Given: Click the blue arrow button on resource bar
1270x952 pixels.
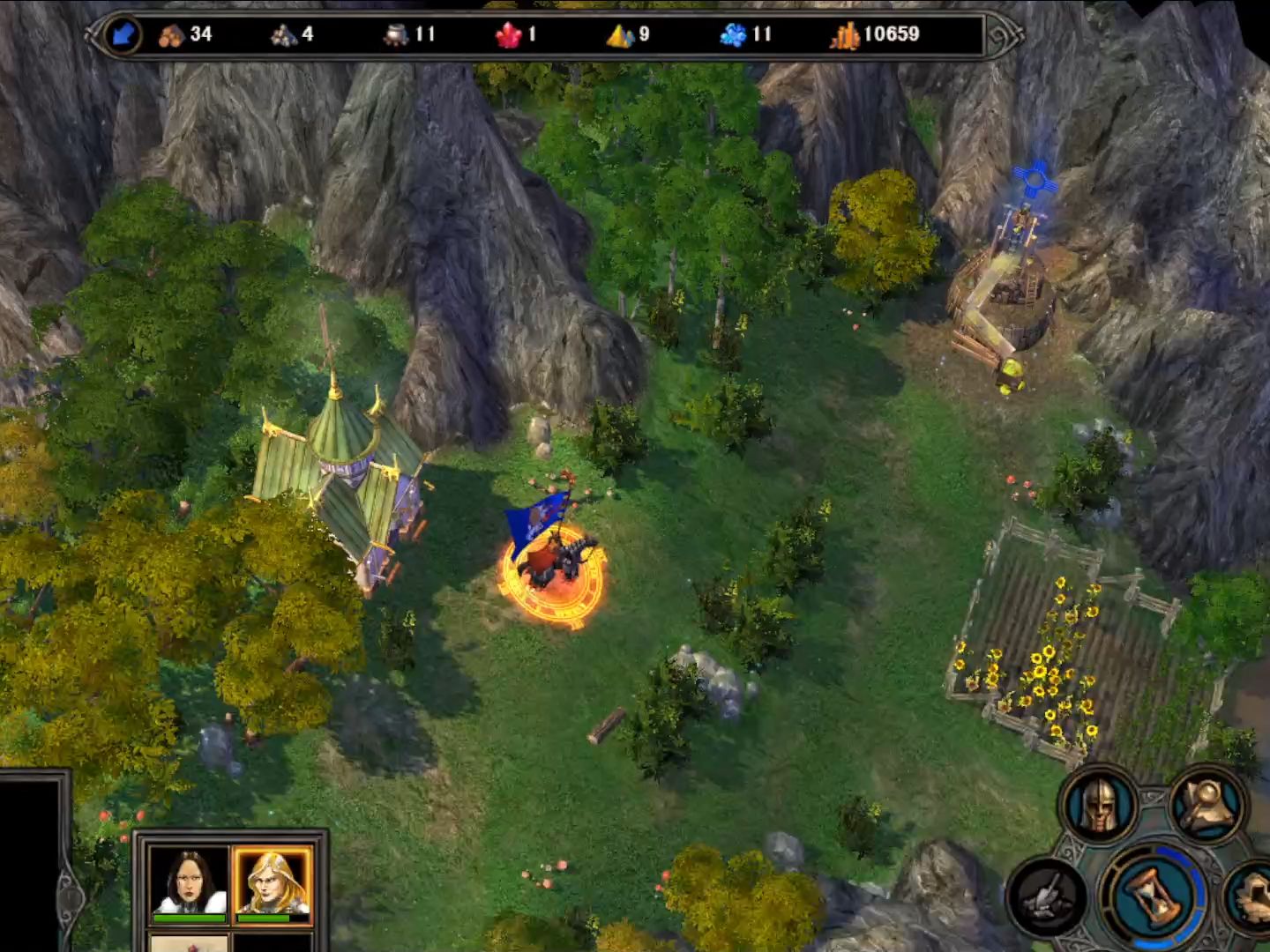Looking at the screenshot, I should point(123,35).
